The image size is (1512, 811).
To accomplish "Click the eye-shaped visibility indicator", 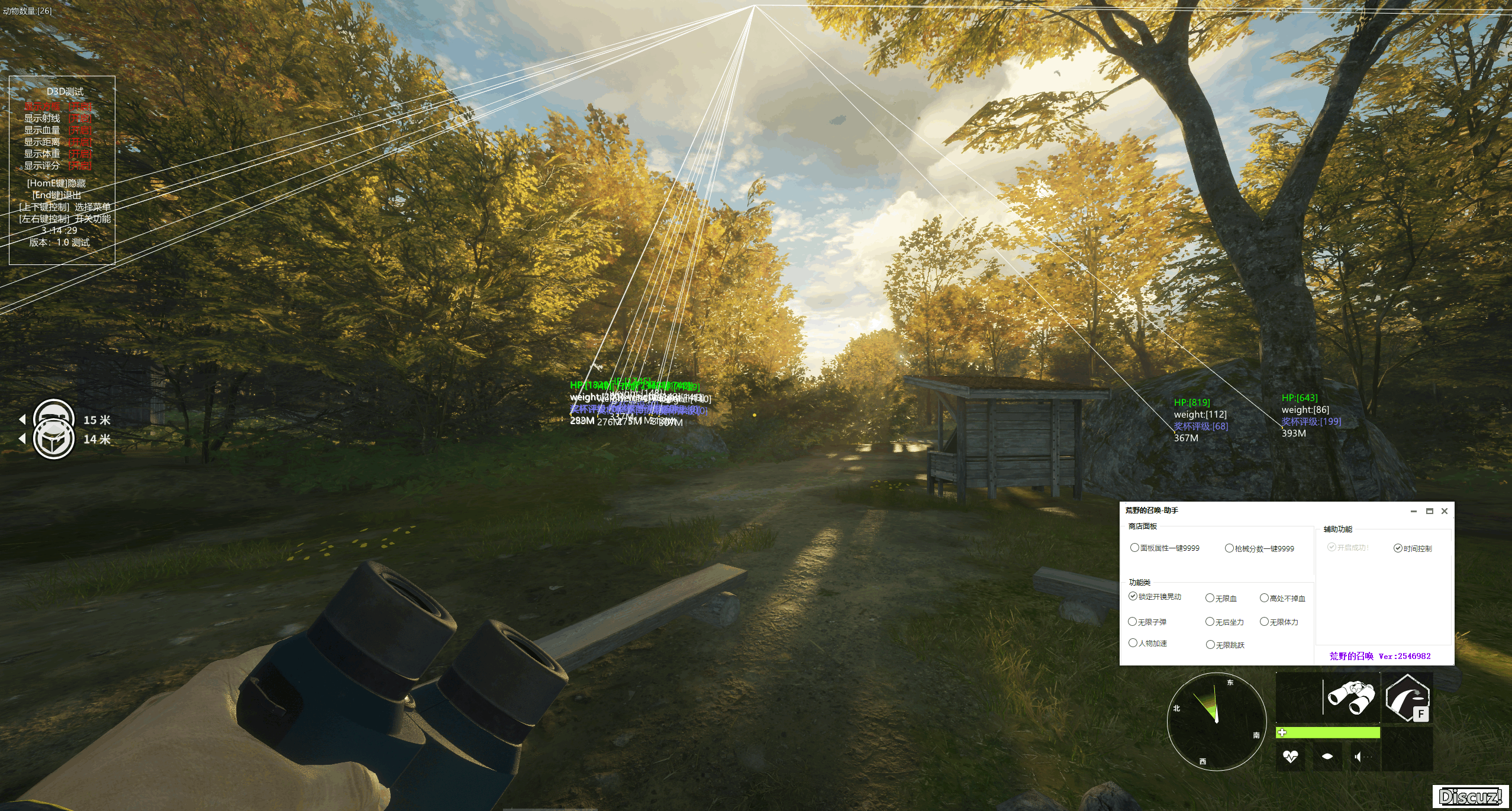I will (1327, 756).
